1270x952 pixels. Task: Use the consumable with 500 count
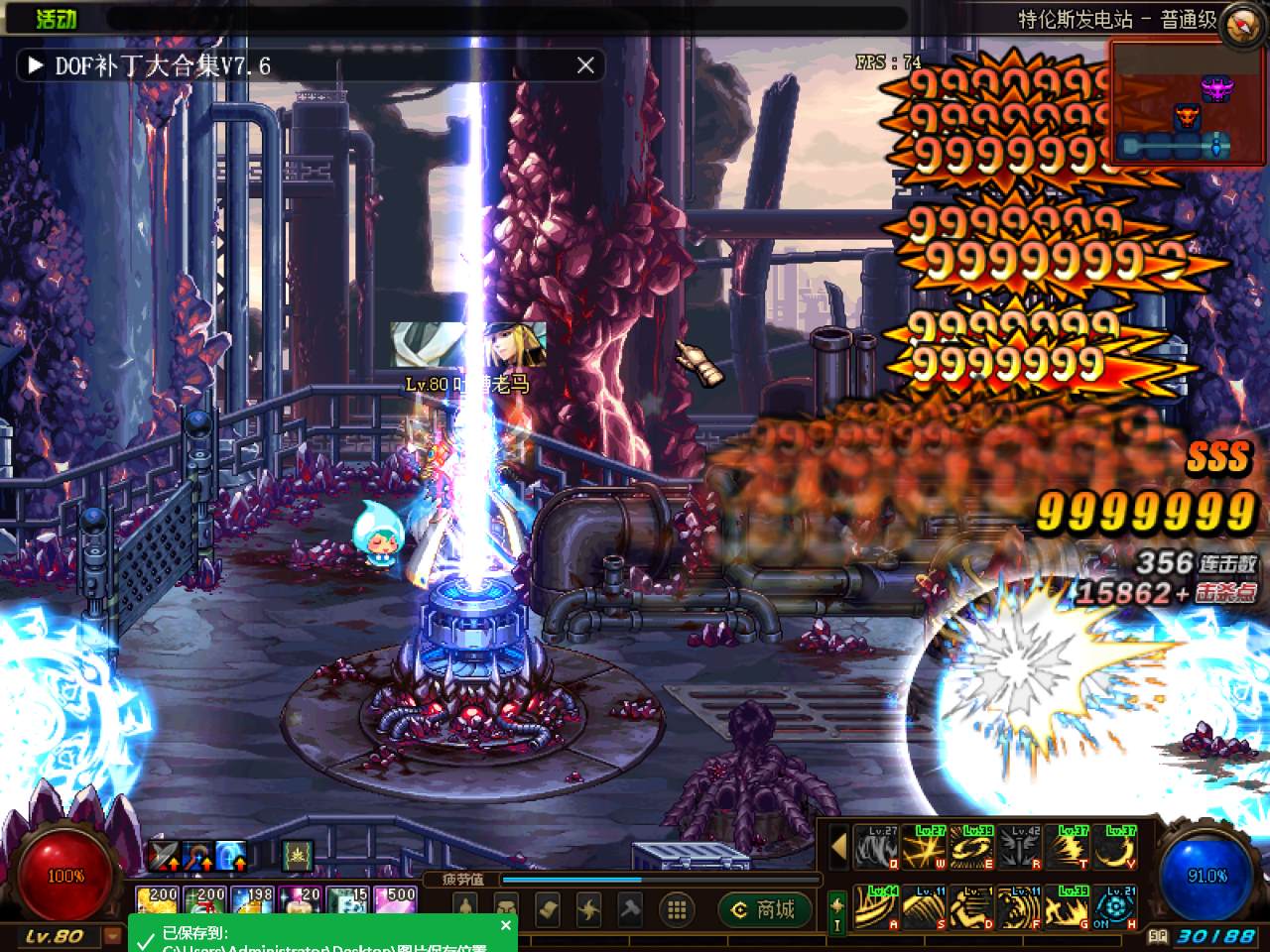tap(397, 900)
